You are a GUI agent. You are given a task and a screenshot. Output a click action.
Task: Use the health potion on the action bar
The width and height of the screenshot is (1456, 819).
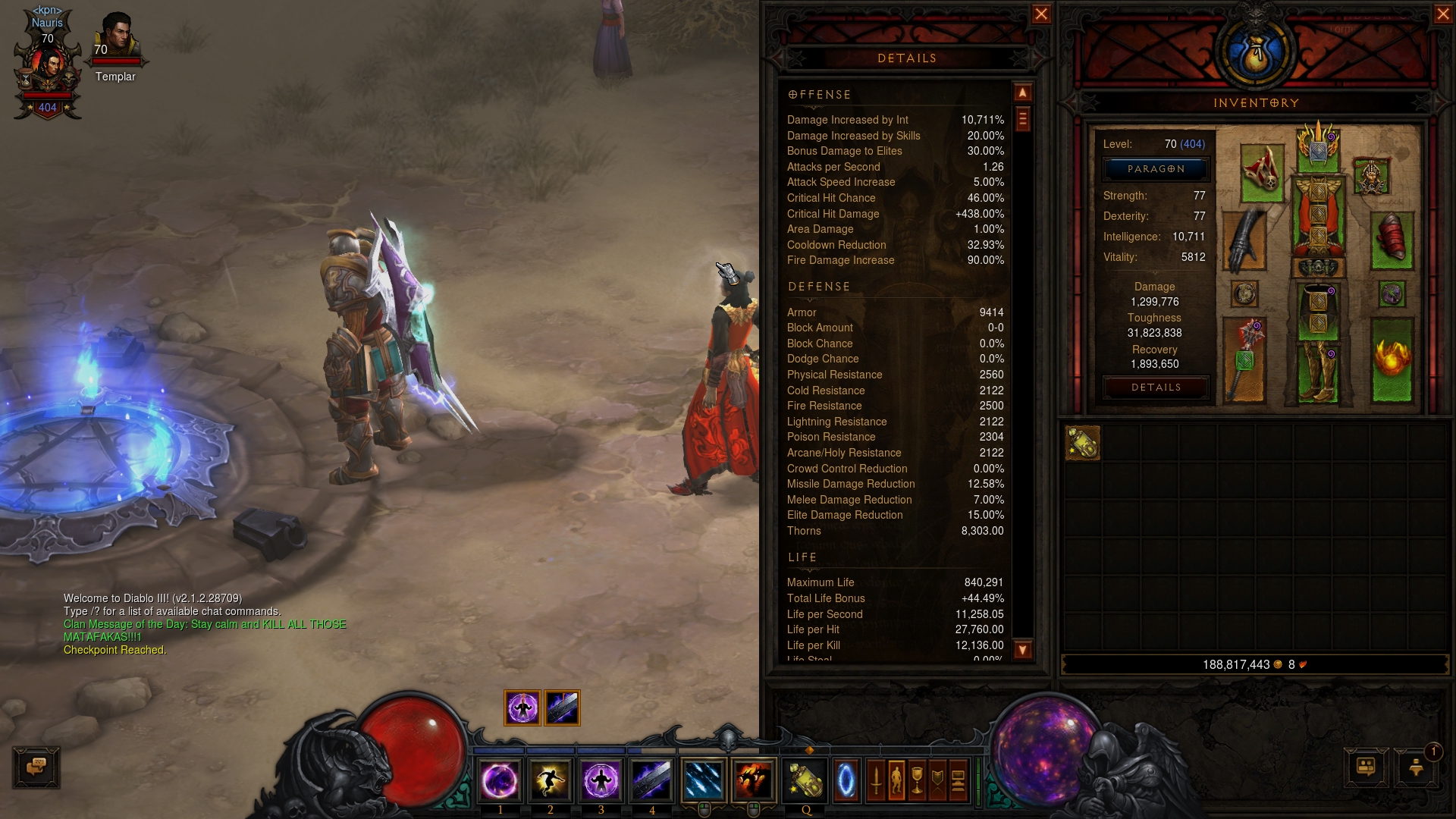click(x=805, y=780)
